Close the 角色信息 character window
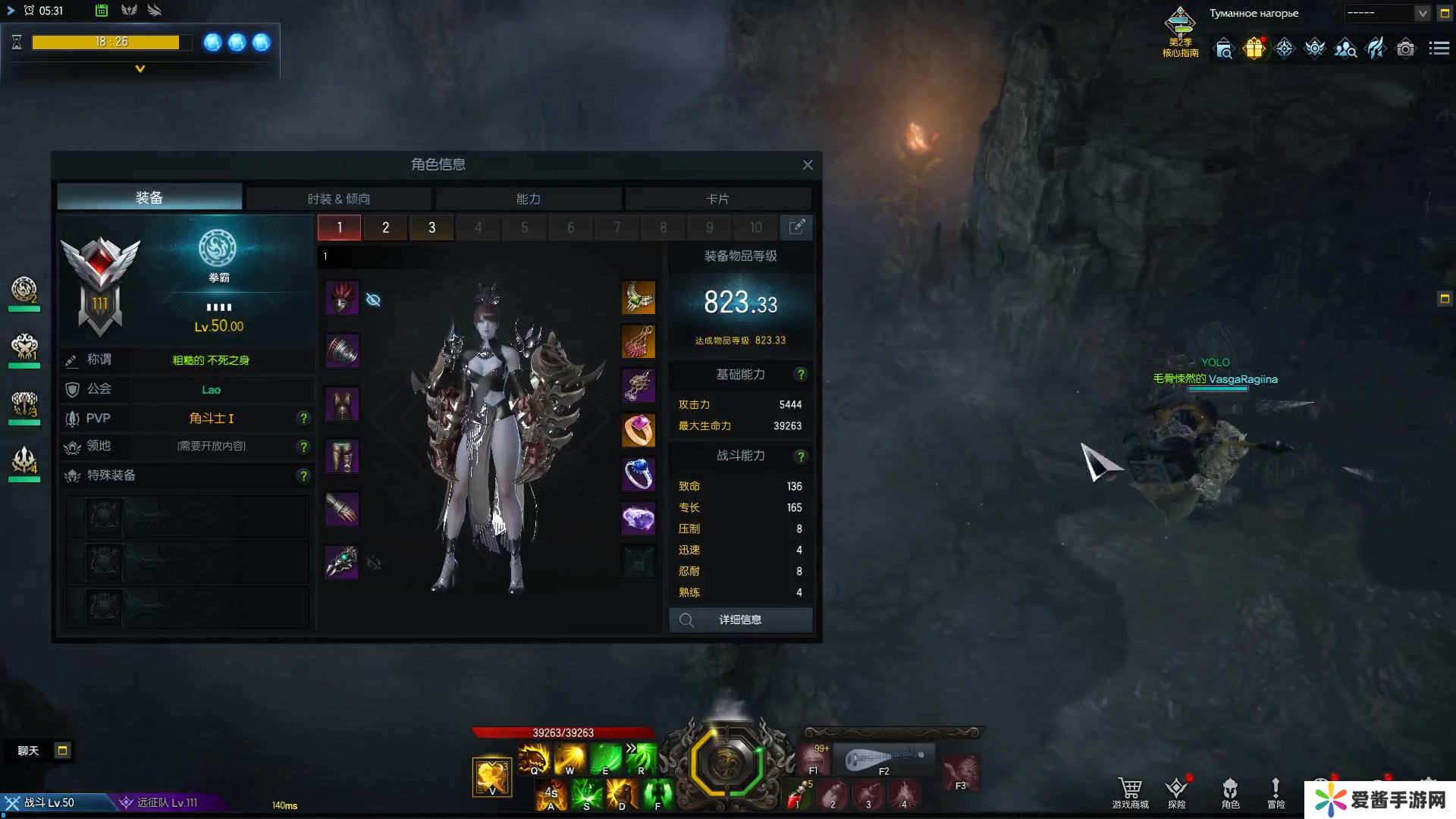This screenshot has width=1456, height=819. coord(808,165)
